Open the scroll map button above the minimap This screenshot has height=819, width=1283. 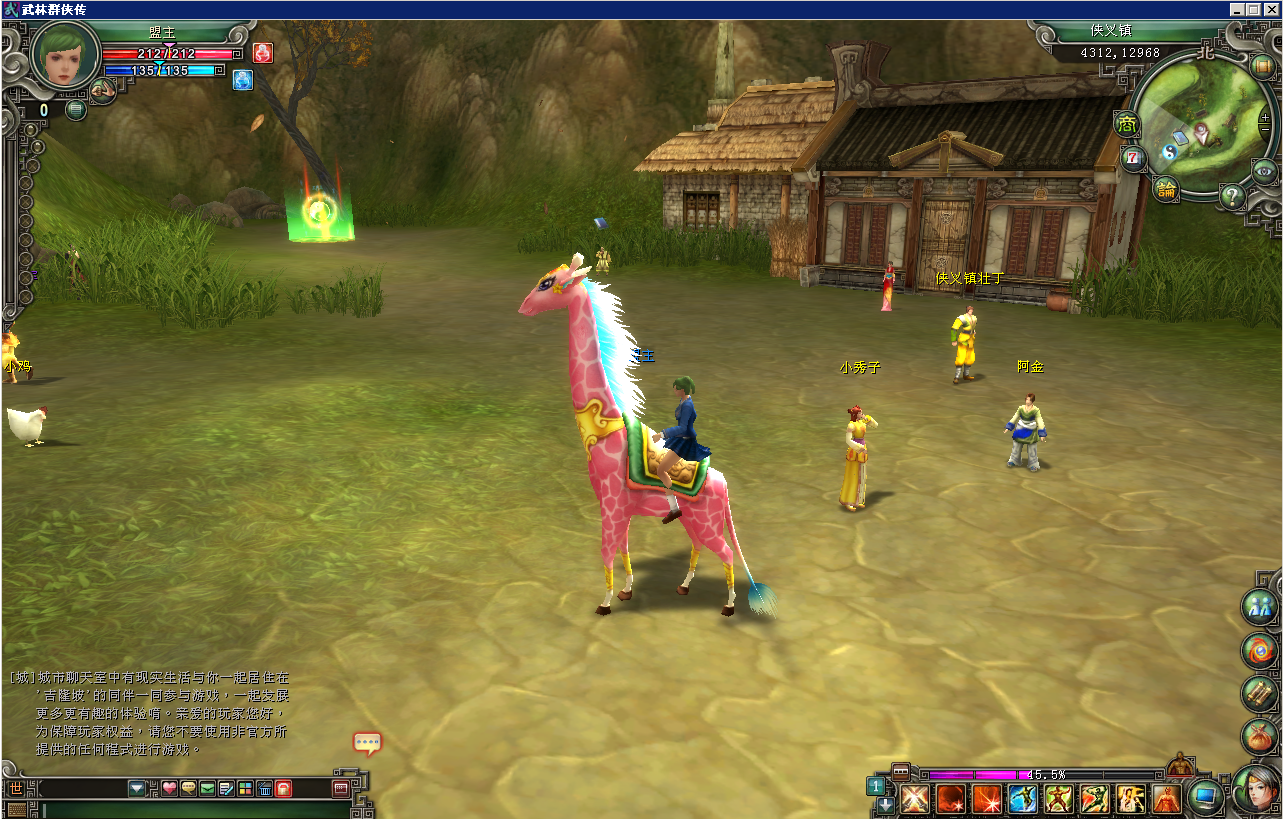[1261, 67]
